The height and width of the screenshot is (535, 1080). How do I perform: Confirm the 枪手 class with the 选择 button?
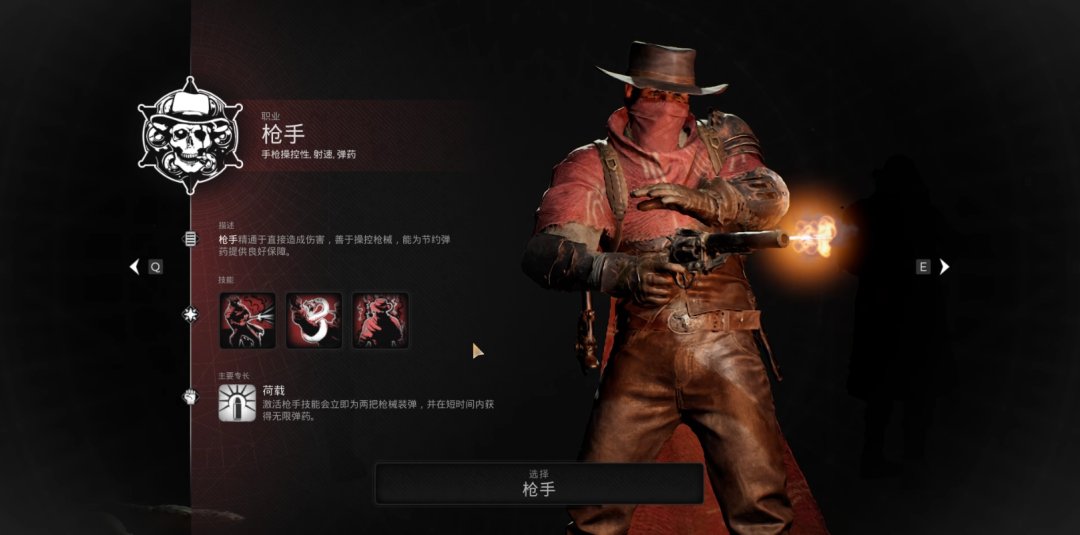coord(539,483)
